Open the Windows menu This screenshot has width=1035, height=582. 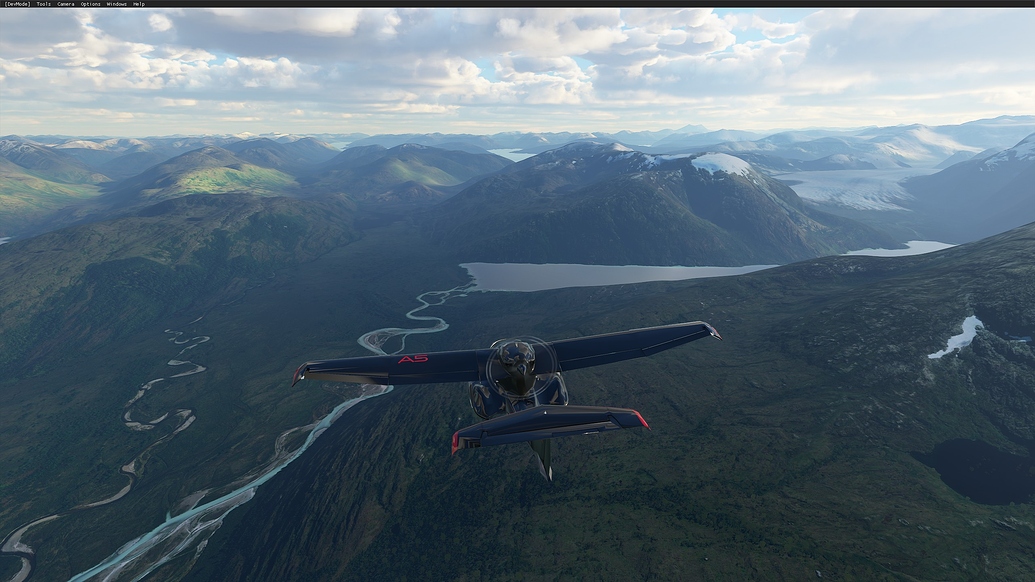click(116, 4)
